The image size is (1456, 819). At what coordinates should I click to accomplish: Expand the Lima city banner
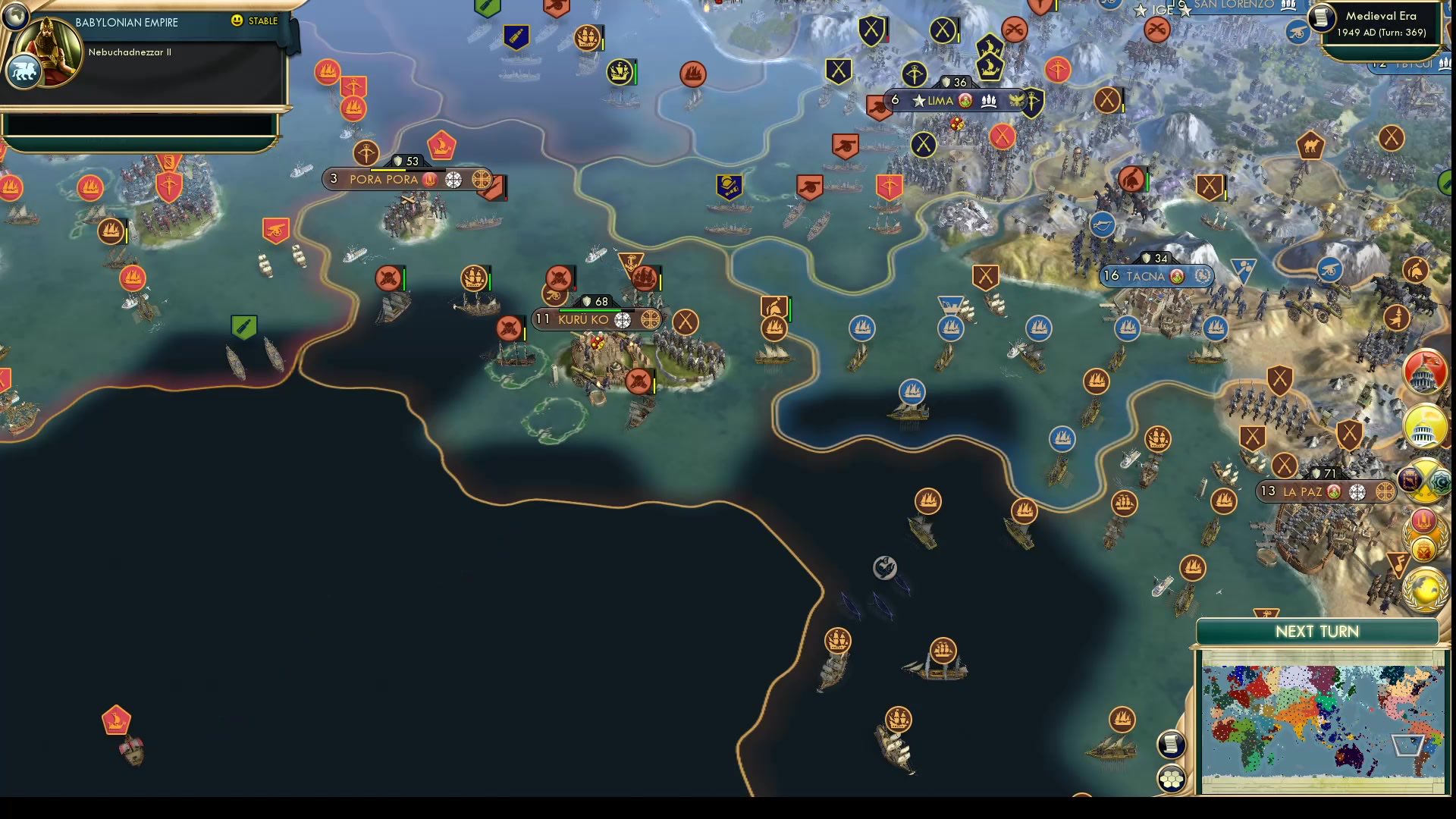pos(940,99)
